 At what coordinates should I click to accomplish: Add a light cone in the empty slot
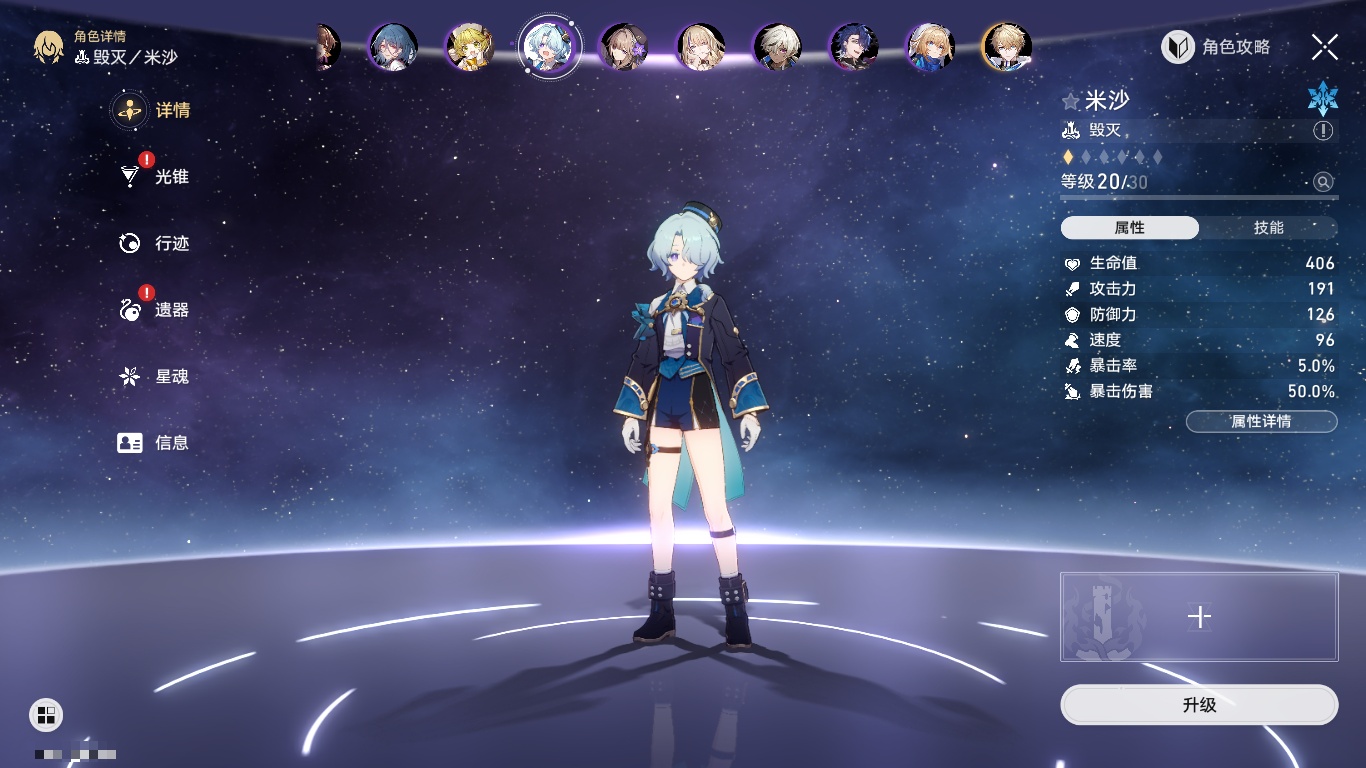coord(1199,617)
